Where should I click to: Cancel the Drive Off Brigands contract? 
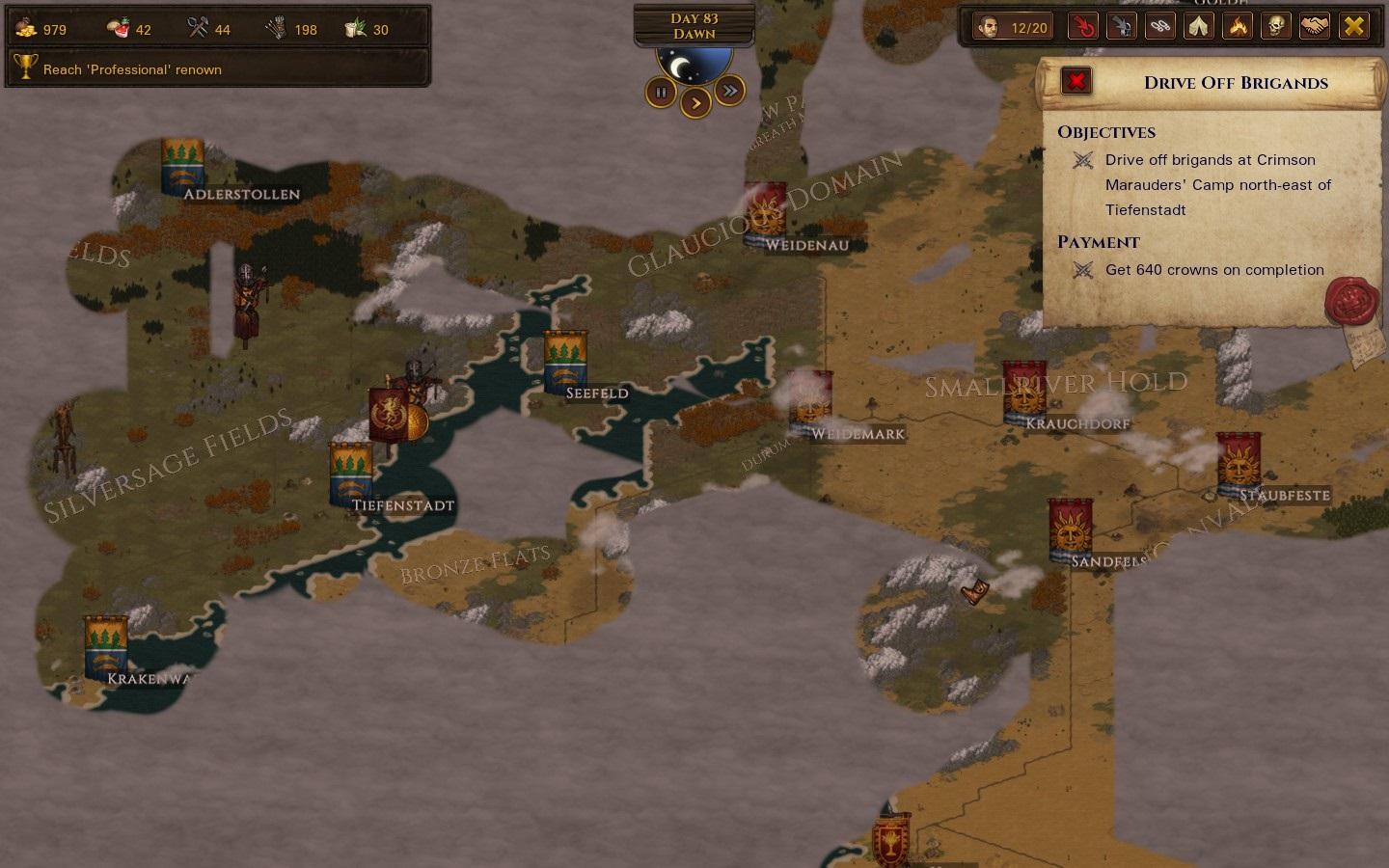coord(1076,81)
